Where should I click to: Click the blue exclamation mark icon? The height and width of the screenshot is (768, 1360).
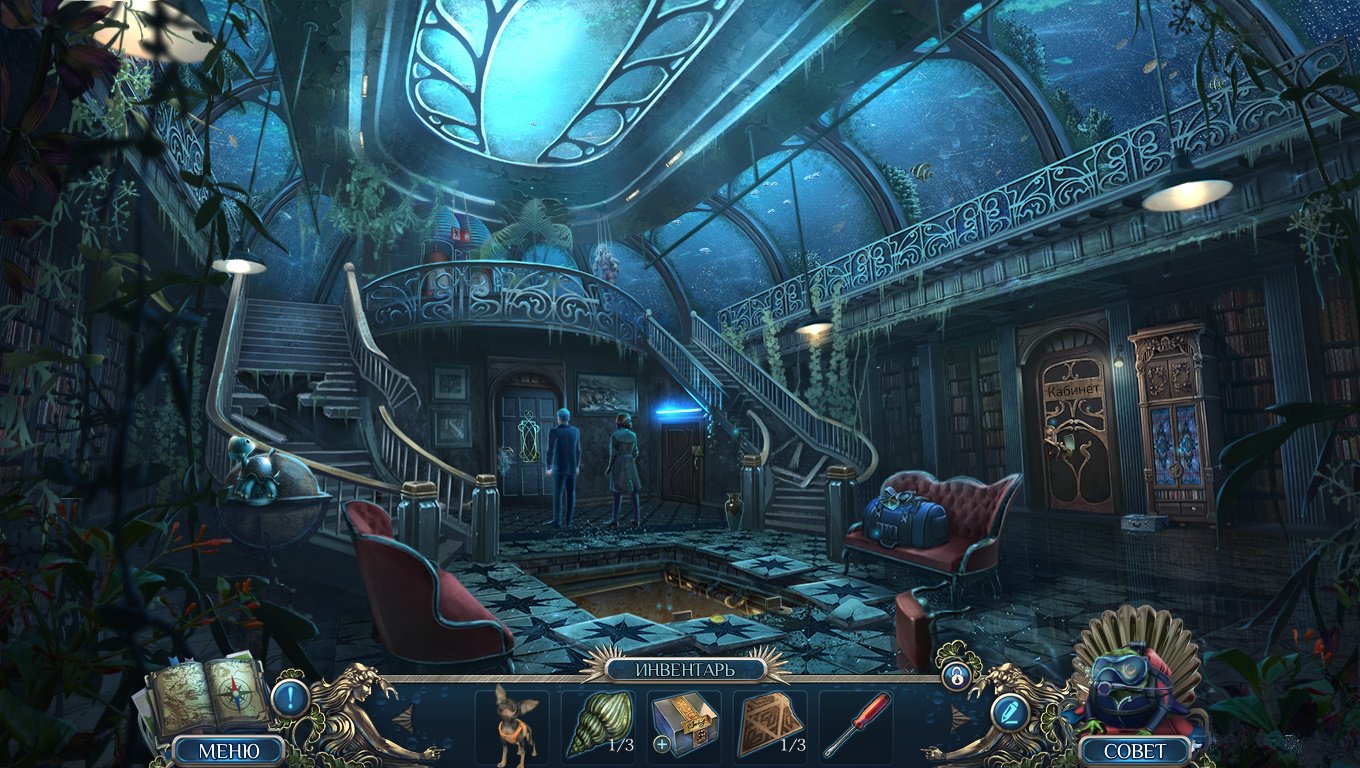coord(290,698)
